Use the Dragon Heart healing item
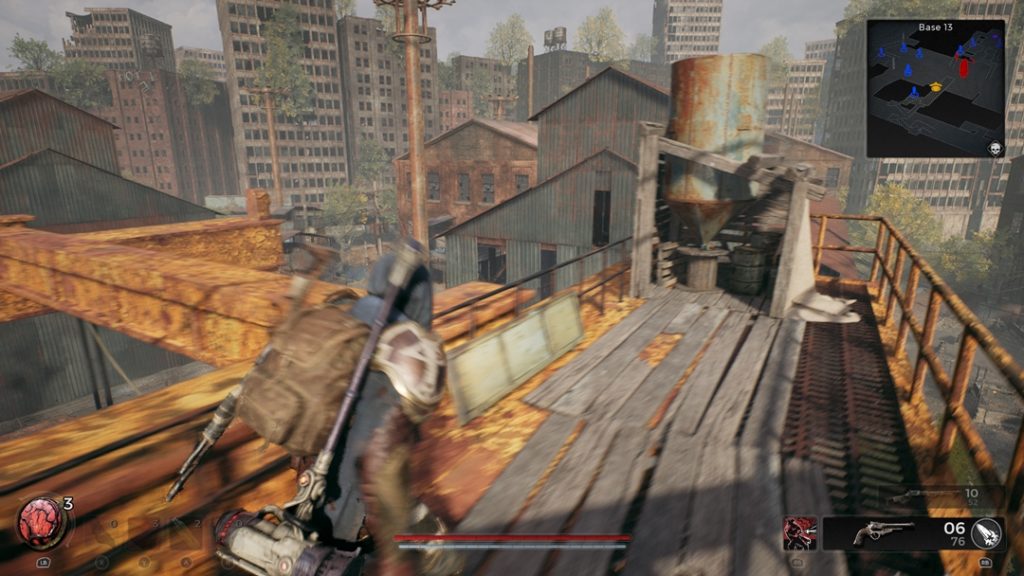 (x=40, y=521)
